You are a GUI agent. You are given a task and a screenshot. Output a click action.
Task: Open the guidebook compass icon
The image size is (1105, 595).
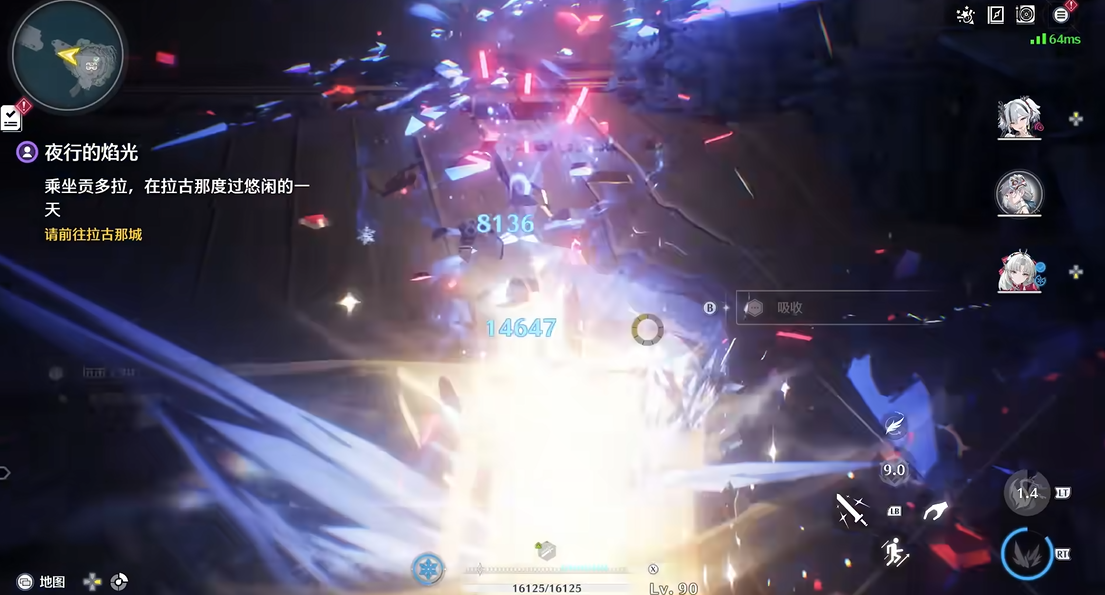click(995, 15)
